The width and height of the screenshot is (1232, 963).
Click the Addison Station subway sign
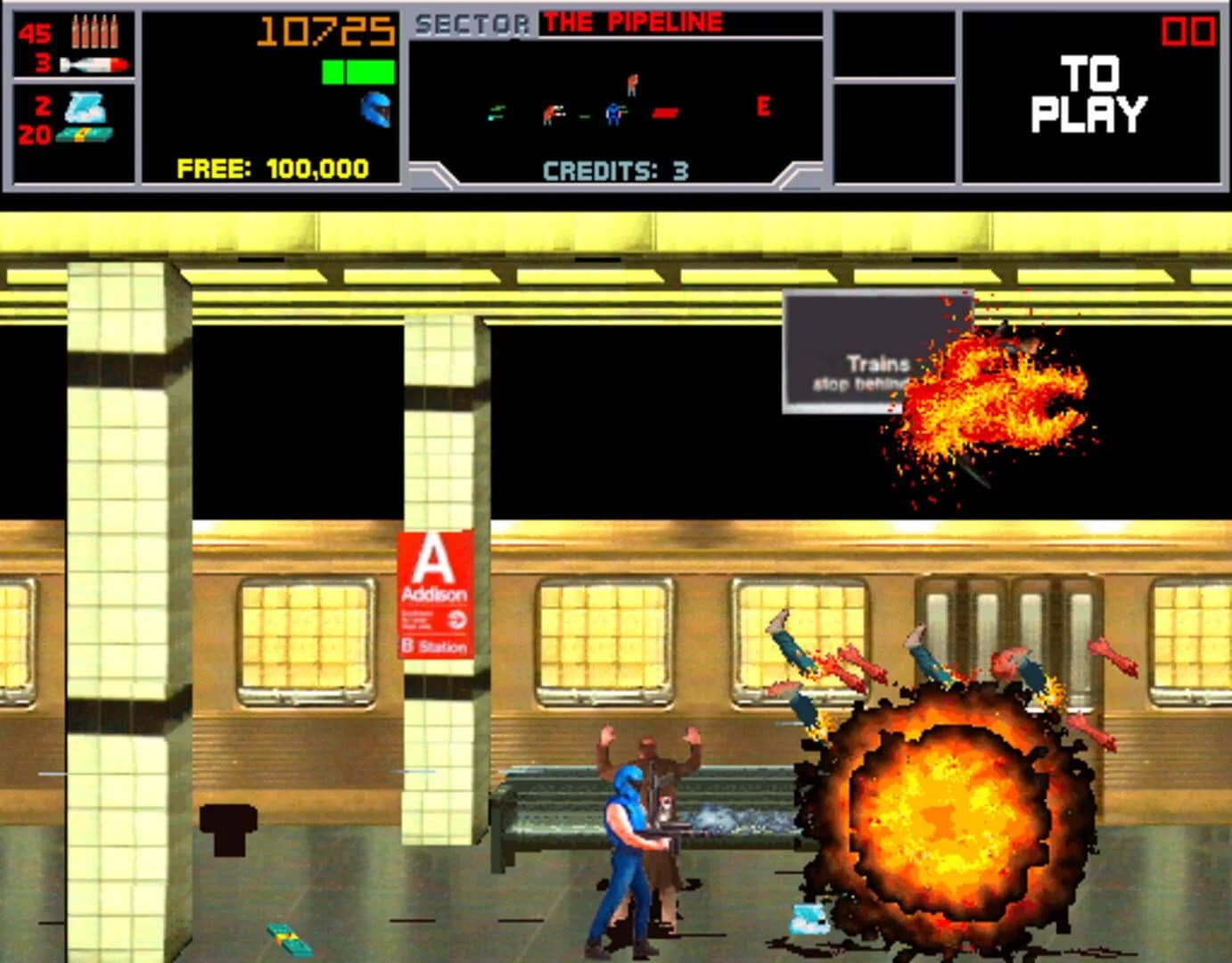coord(434,591)
